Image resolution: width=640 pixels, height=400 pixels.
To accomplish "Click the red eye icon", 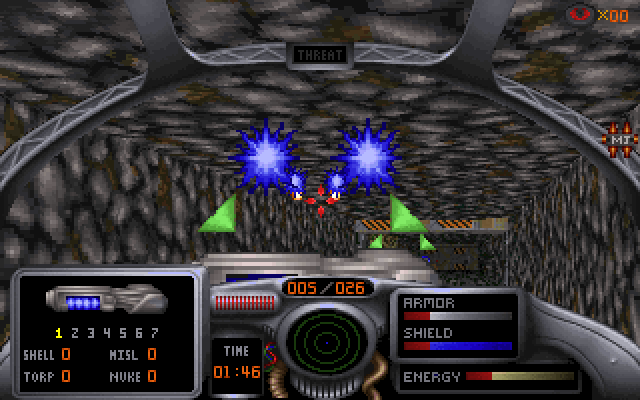I will (x=579, y=14).
